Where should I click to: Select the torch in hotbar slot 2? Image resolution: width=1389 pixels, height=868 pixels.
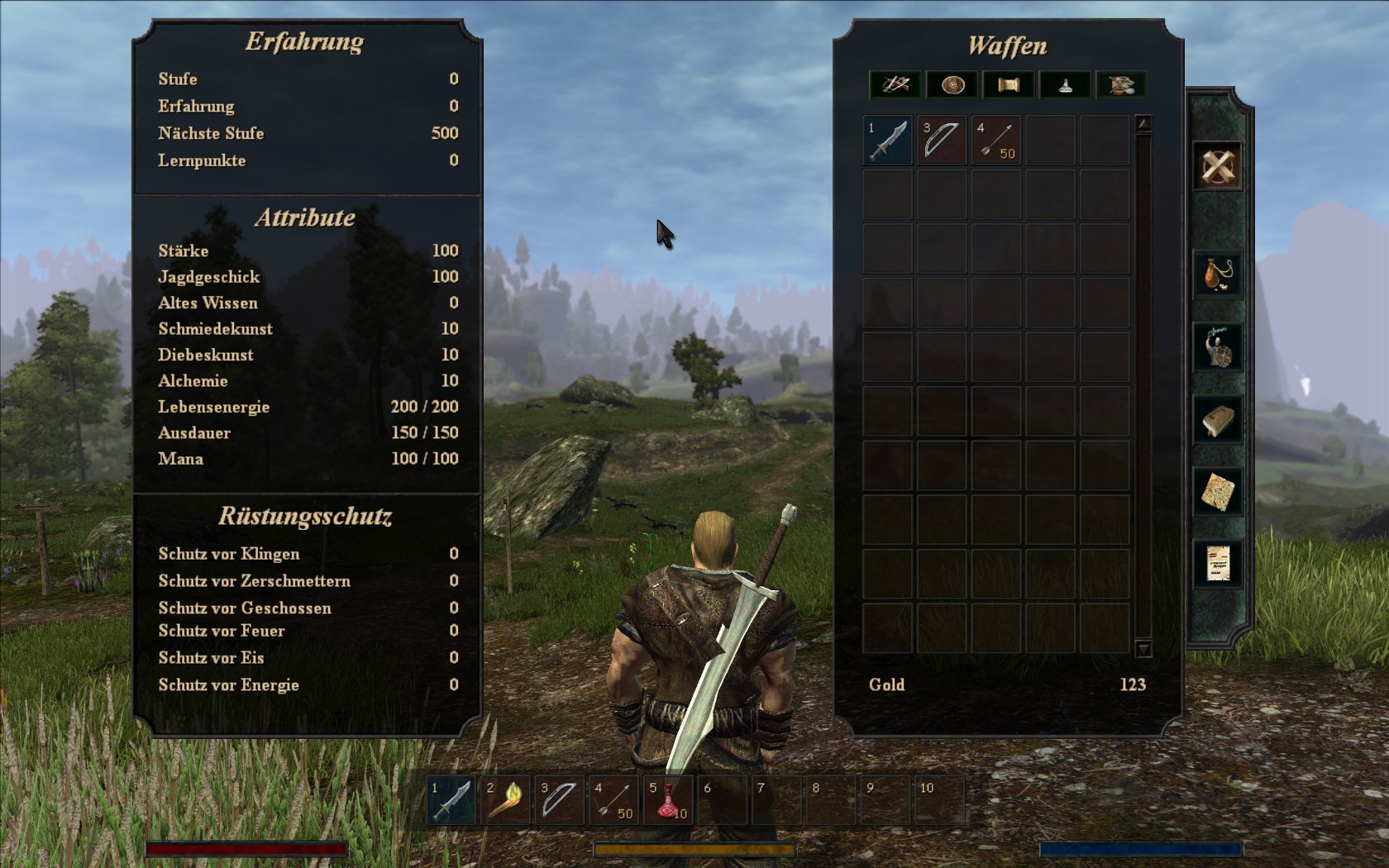click(505, 800)
